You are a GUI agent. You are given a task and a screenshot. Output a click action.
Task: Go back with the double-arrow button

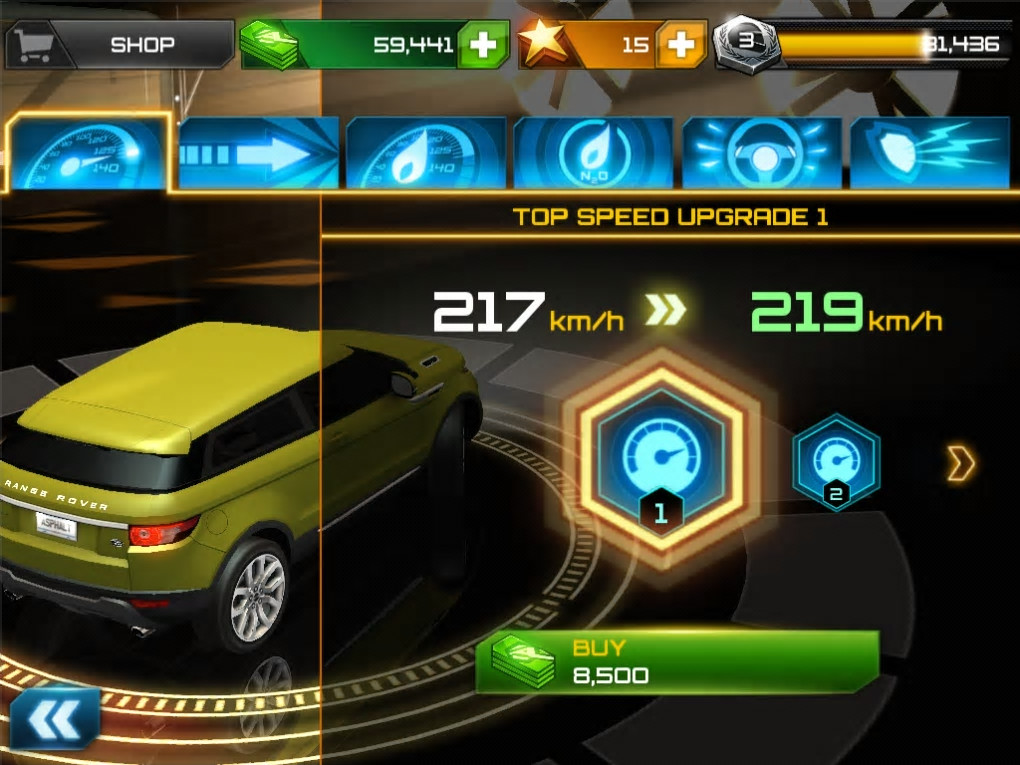click(x=55, y=717)
